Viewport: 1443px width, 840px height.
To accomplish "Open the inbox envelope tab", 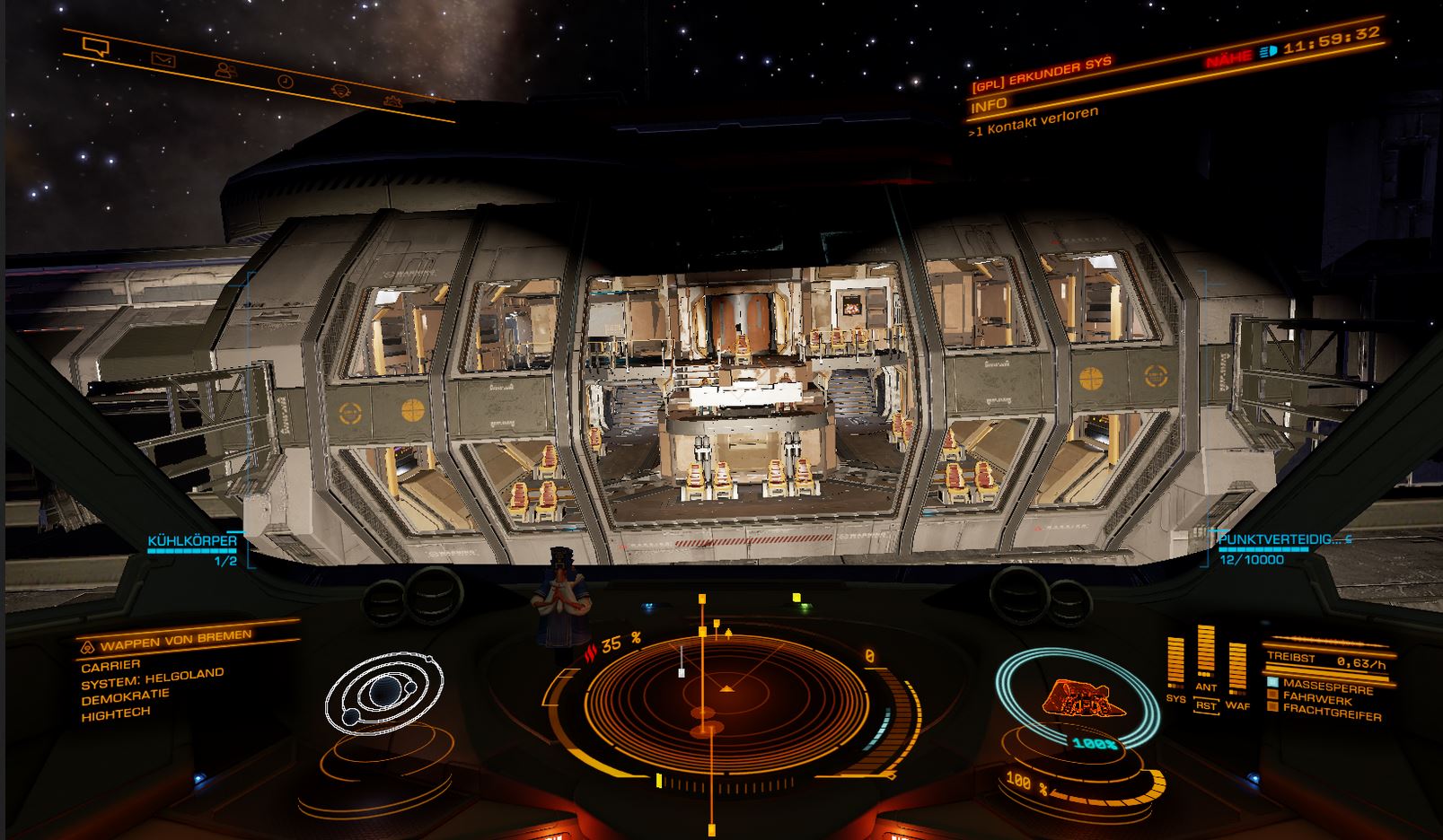I will 163,60.
